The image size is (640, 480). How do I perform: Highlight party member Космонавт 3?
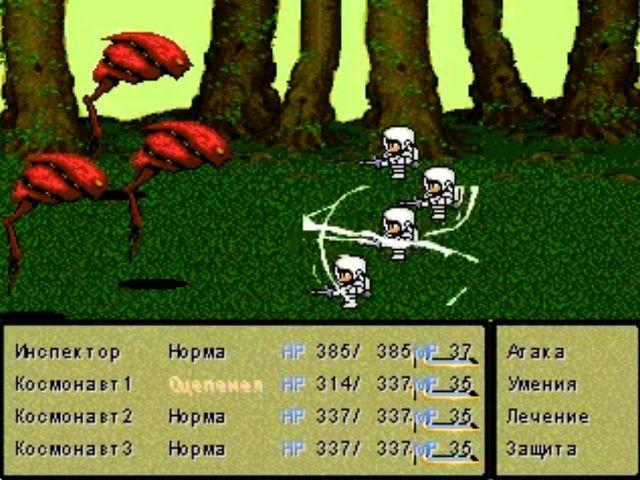pos(74,449)
